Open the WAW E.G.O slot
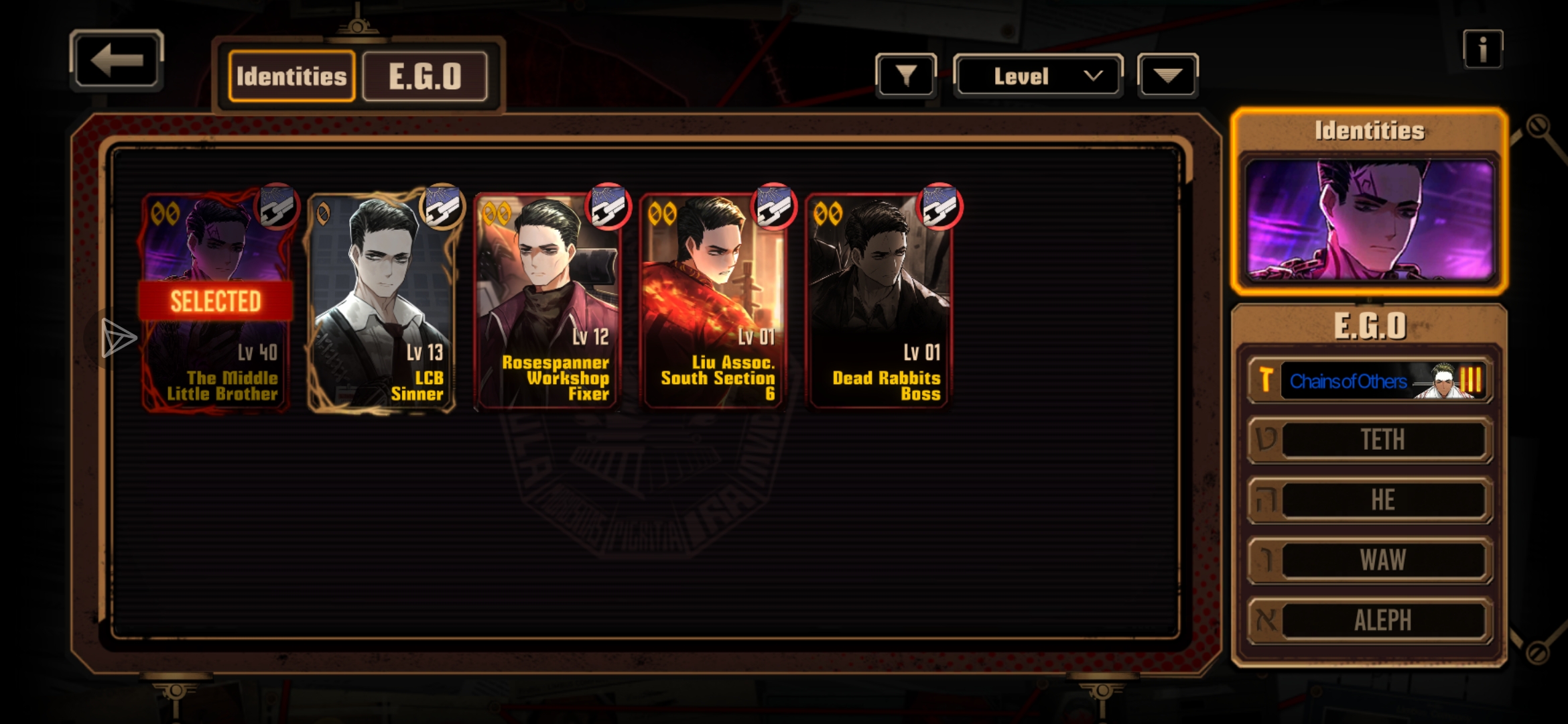This screenshot has height=724, width=1568. (x=1370, y=560)
